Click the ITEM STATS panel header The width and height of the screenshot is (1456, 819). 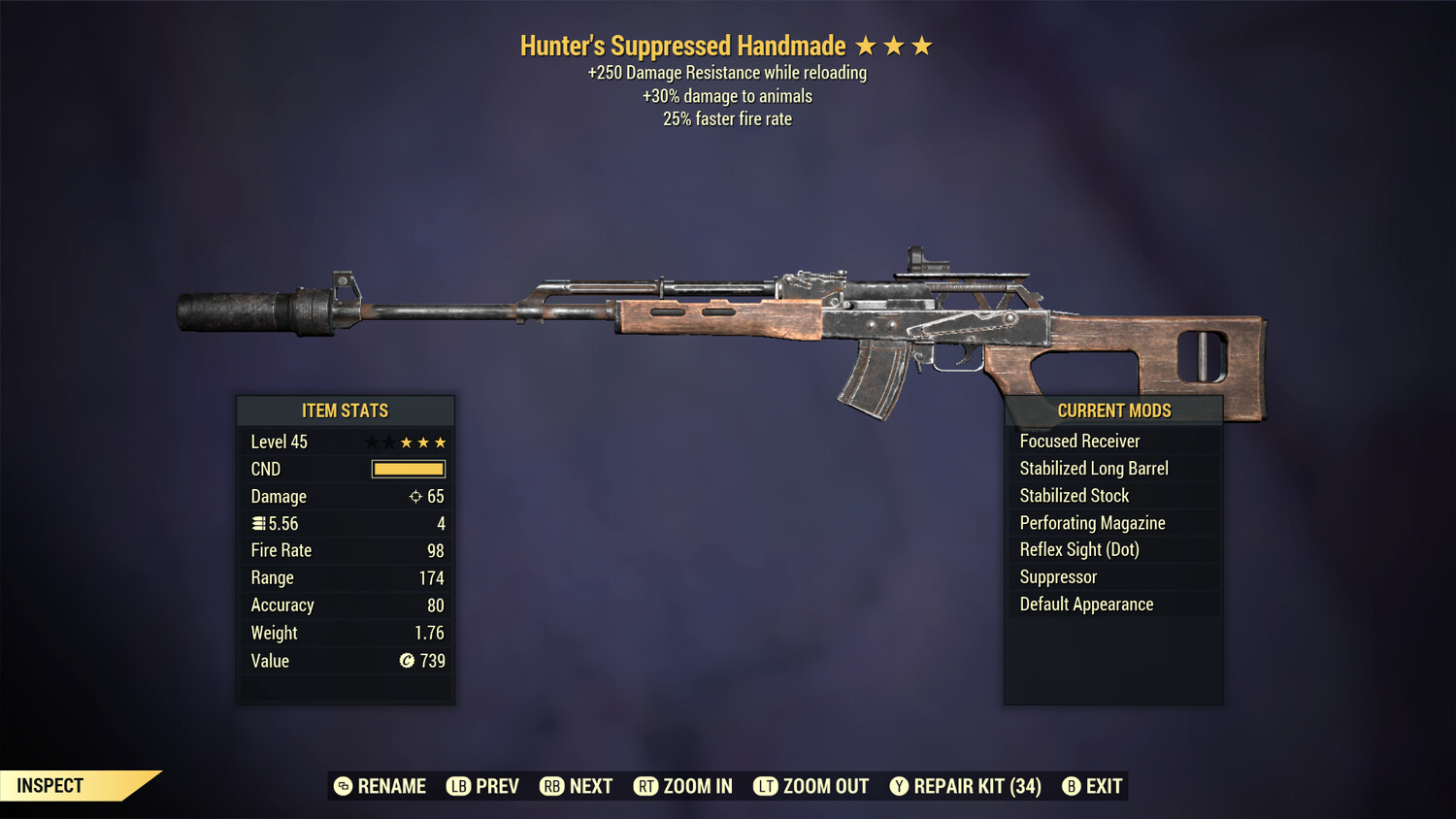tap(346, 410)
